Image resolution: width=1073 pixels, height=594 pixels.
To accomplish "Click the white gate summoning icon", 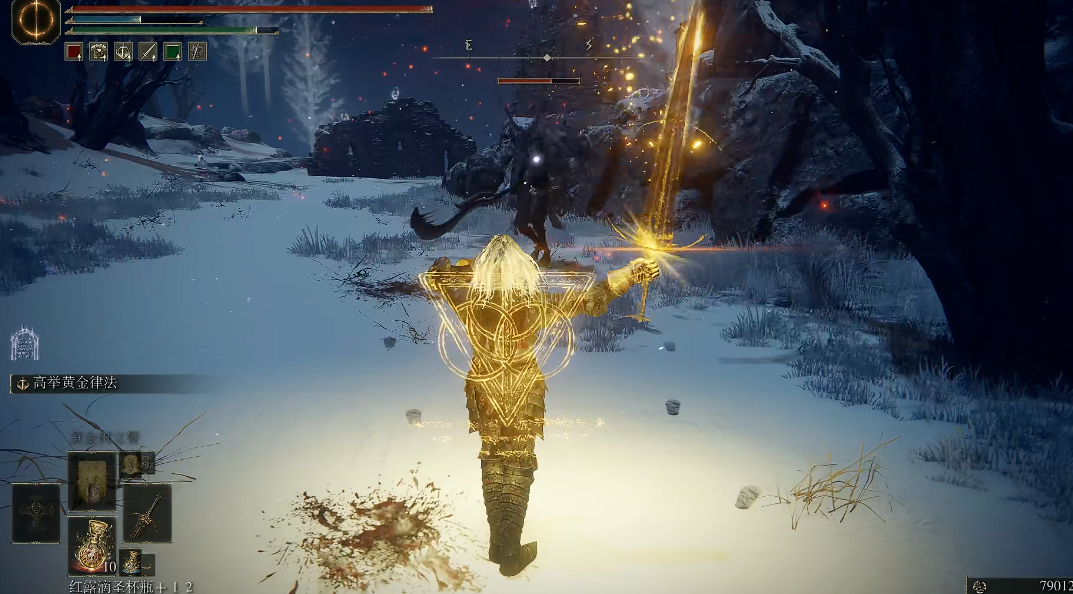I will [x=24, y=344].
